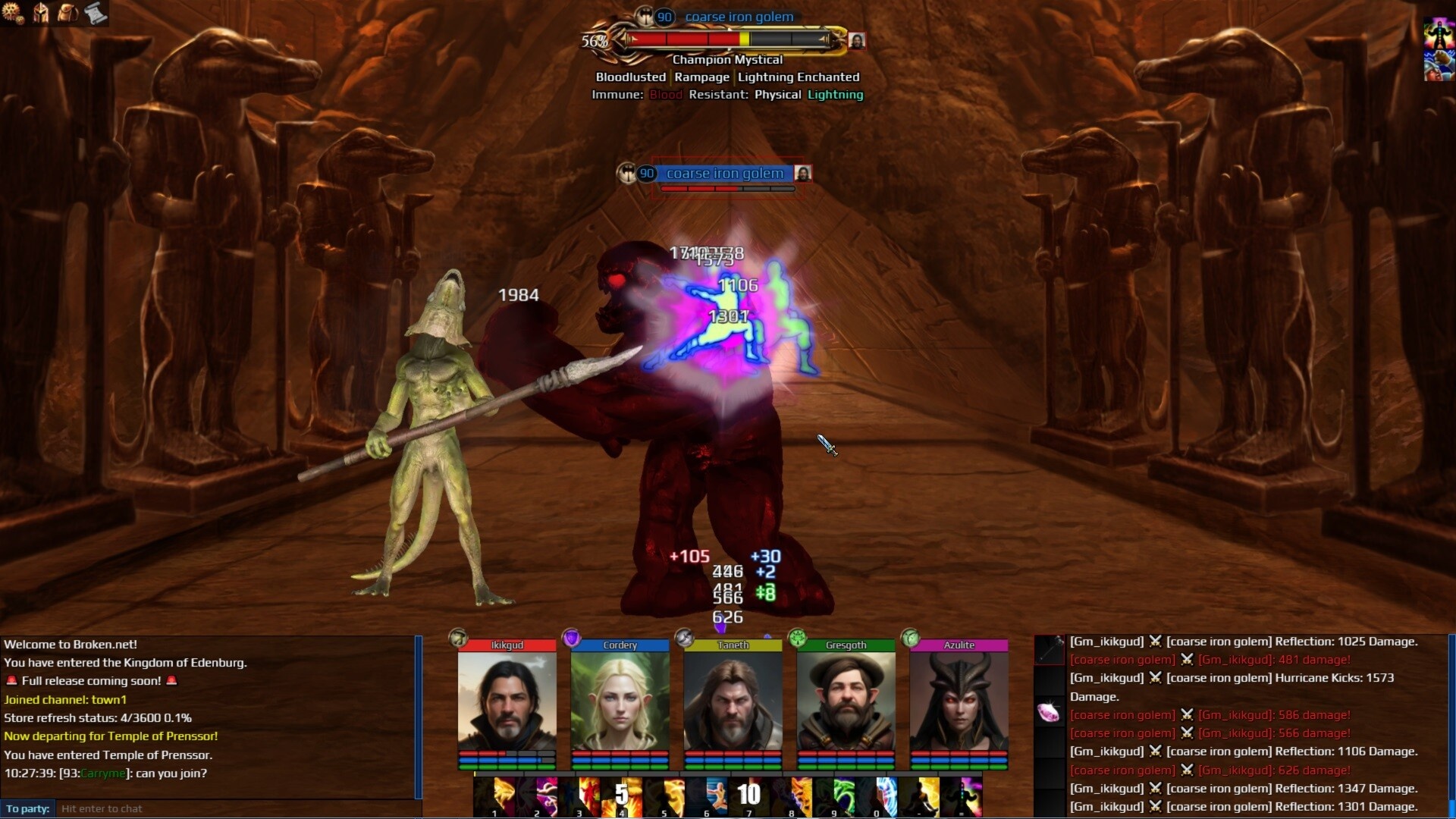
Task: Open the backpack inventory icon
Action: tap(68, 12)
